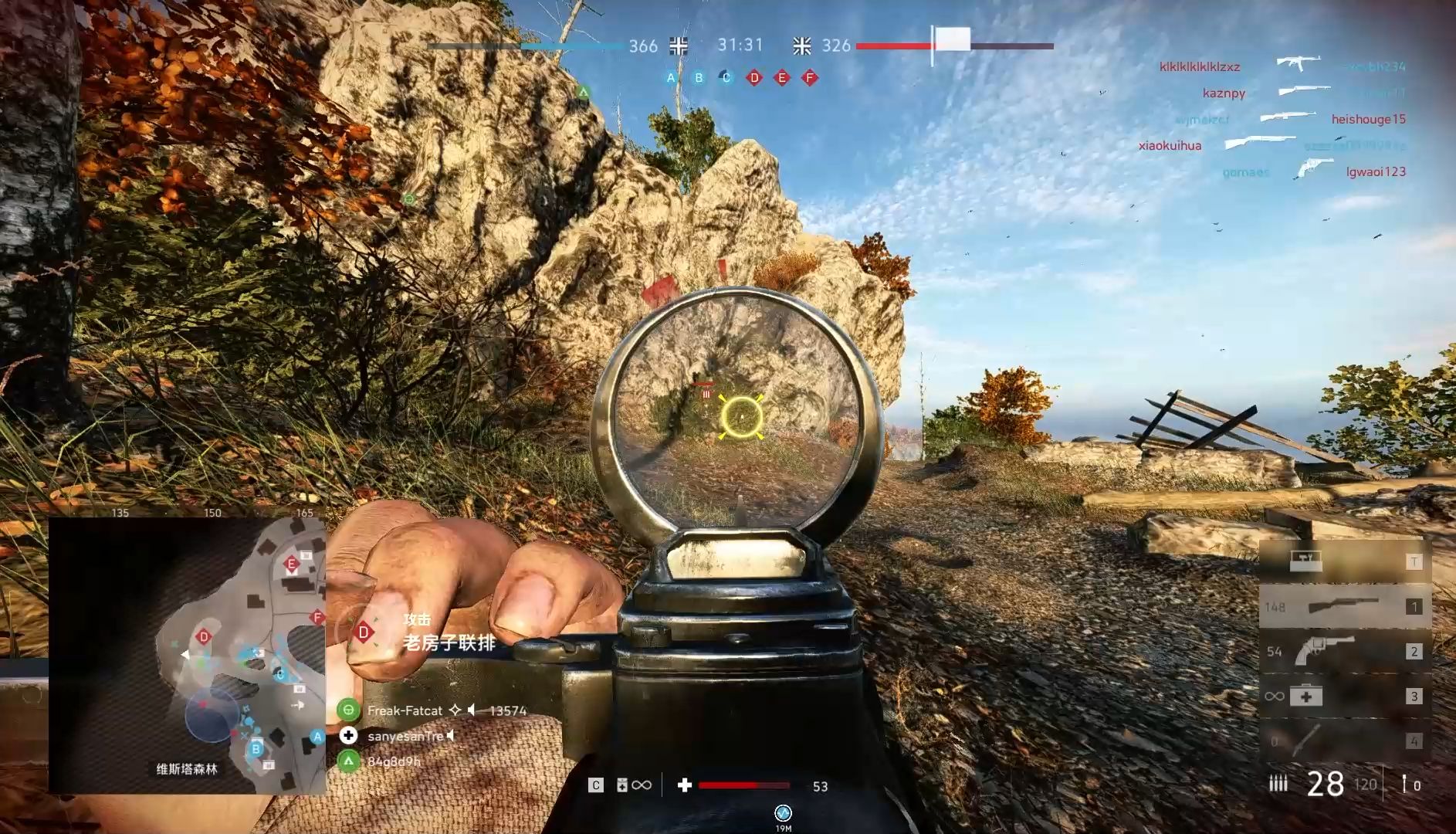Choose enemy flag E in the top bar
This screenshot has height=834, width=1456.
pos(782,77)
